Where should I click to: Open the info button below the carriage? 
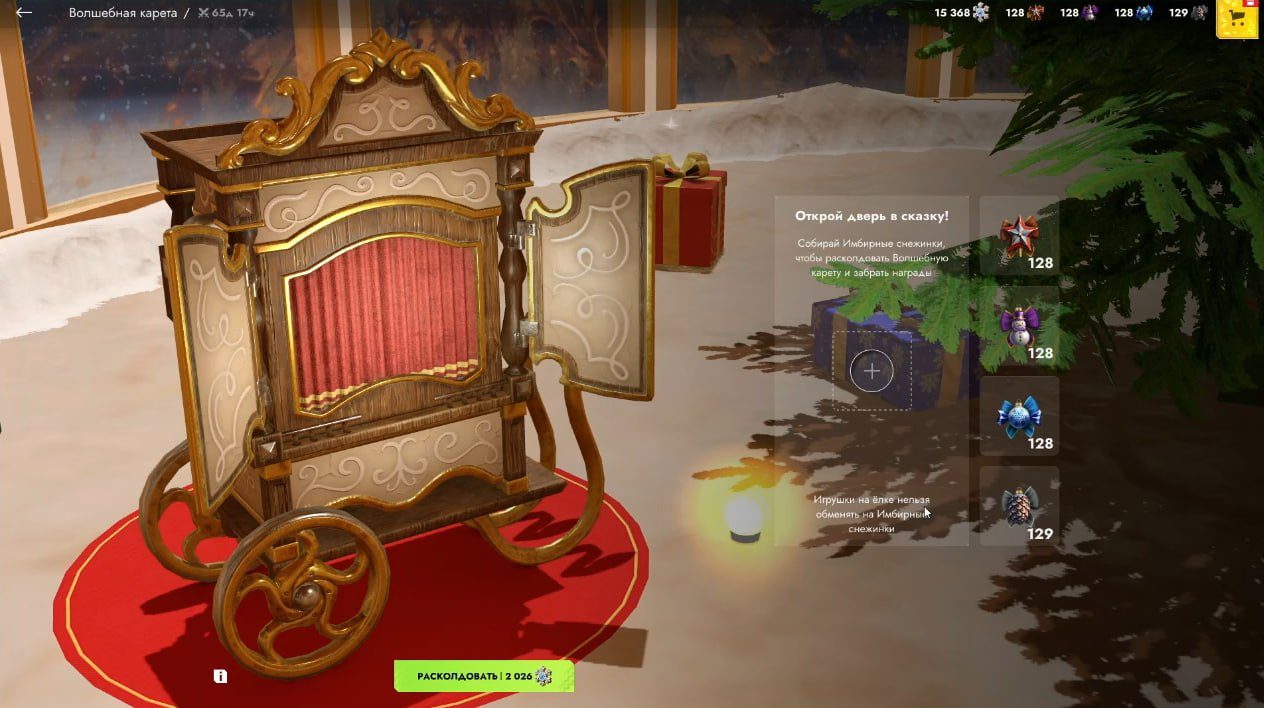[220, 676]
